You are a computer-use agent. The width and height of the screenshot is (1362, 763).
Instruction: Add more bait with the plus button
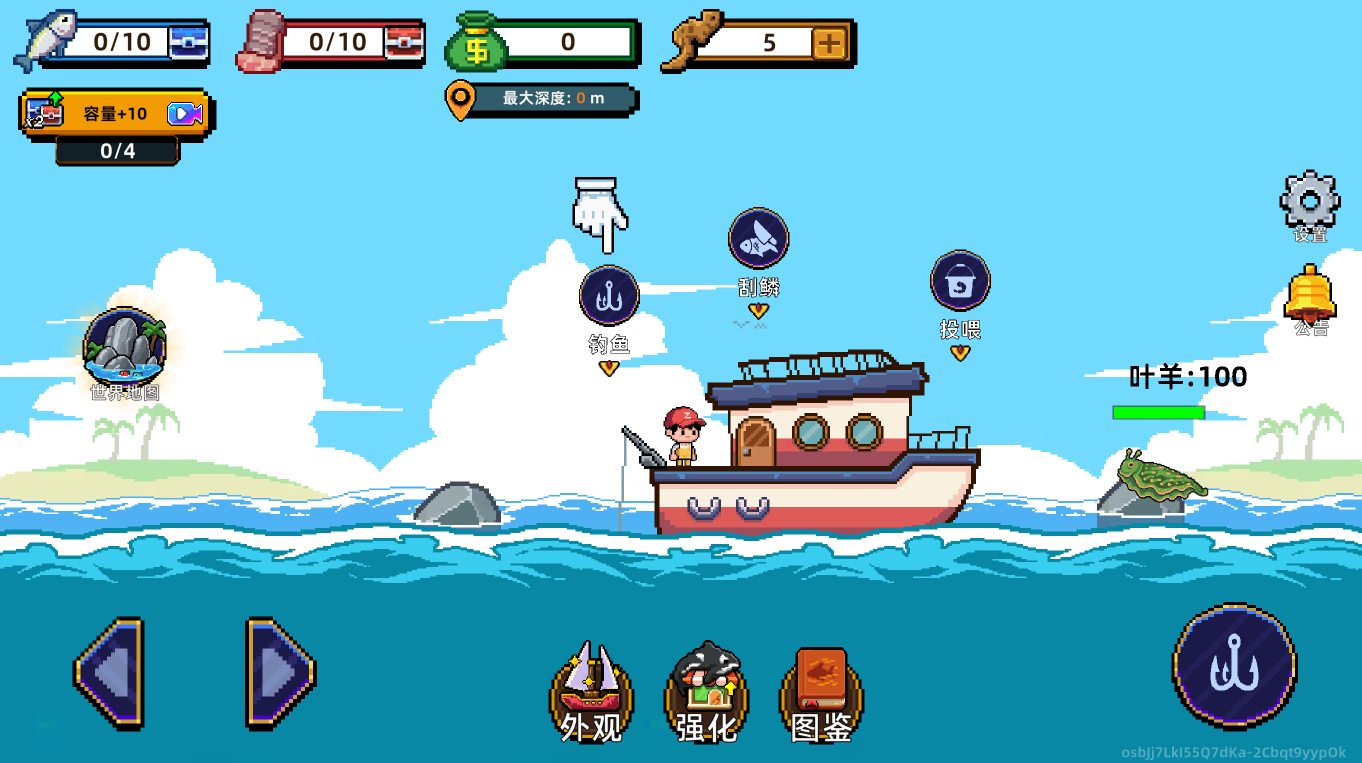[829, 43]
